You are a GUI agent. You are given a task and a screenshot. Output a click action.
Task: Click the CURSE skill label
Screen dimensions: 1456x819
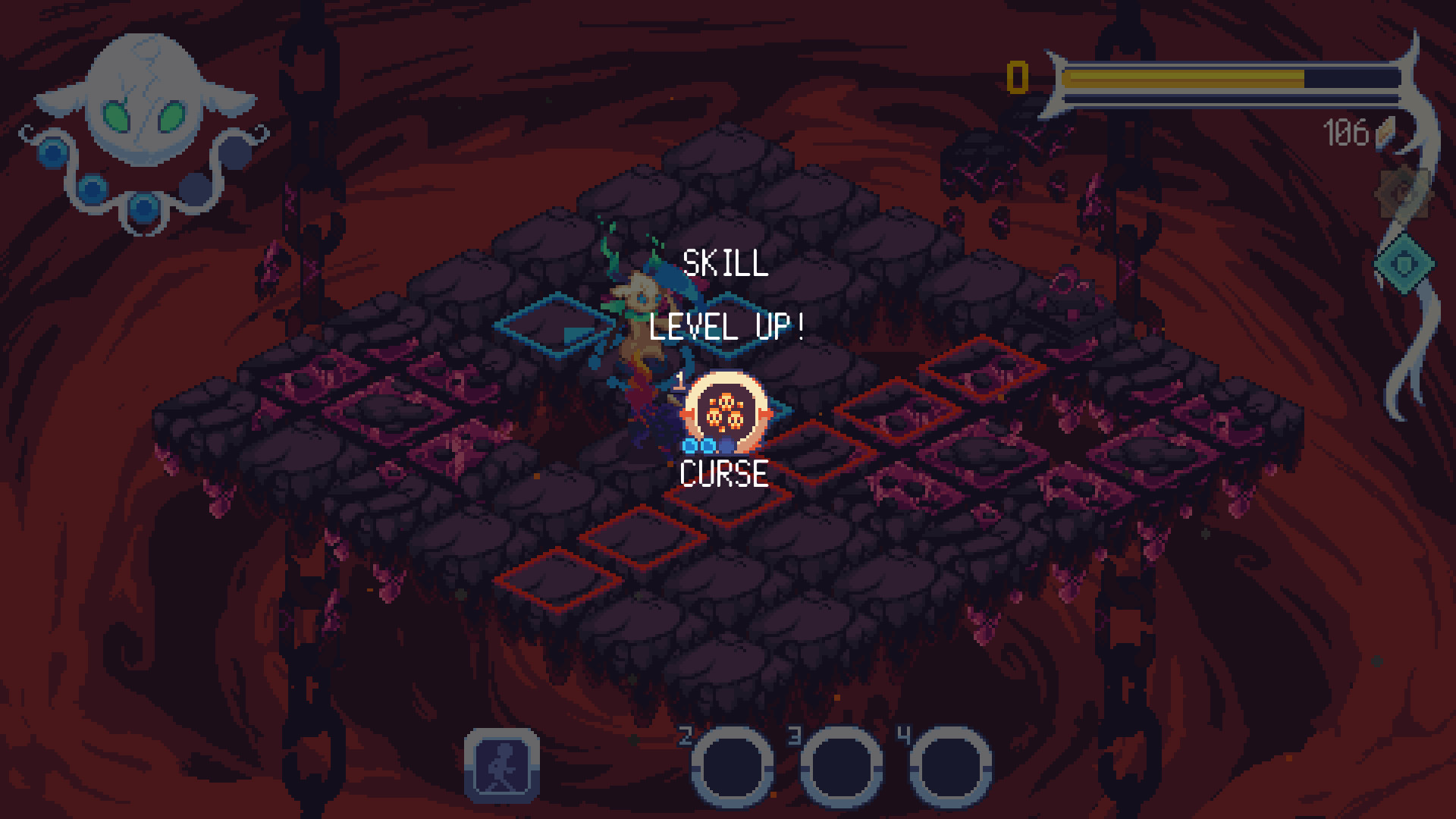click(724, 474)
